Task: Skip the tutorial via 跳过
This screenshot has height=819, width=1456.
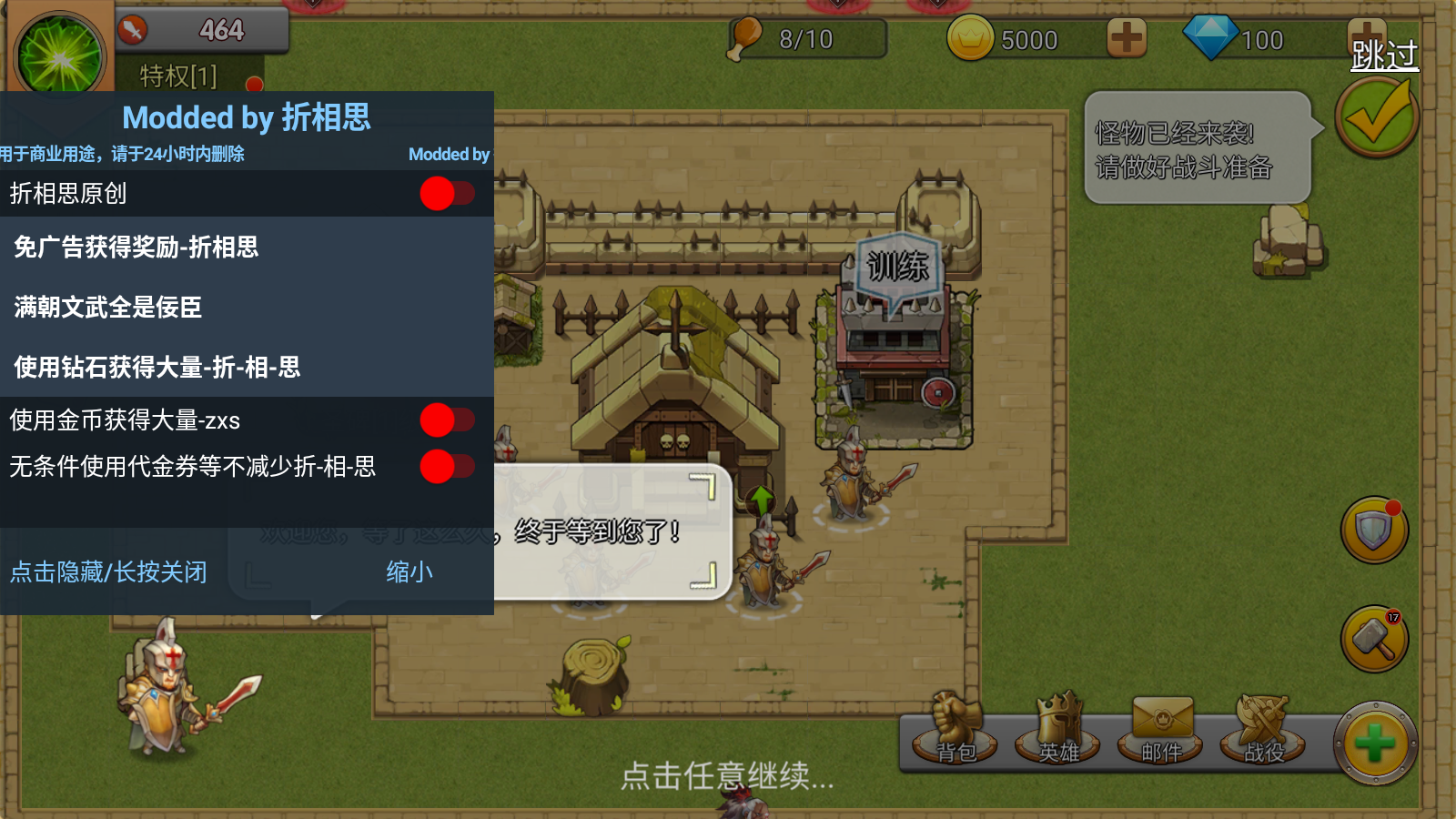Action: [1383, 56]
